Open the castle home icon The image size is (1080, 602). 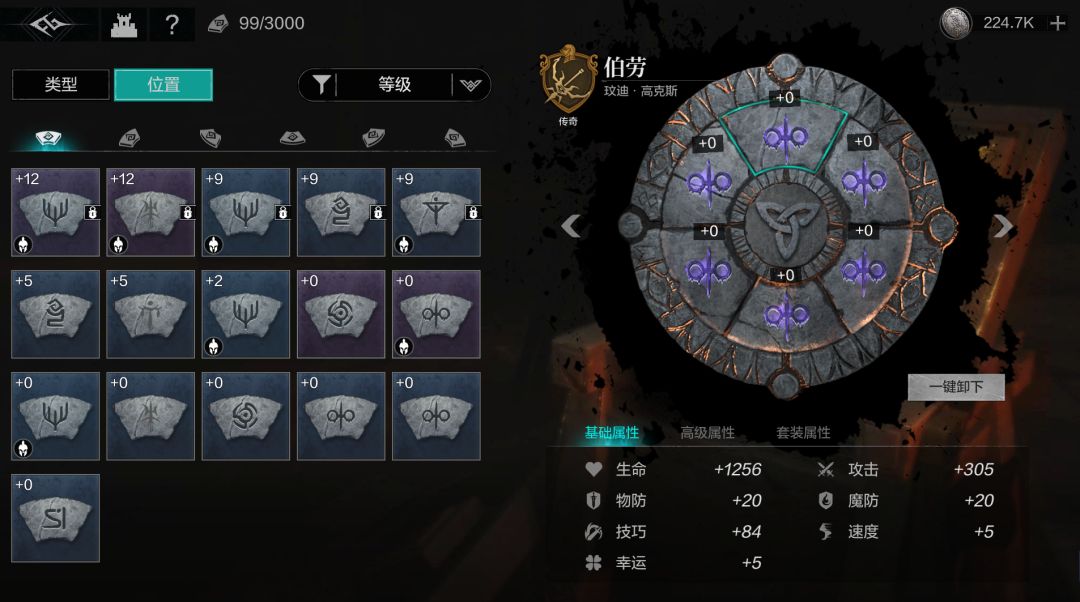click(123, 24)
